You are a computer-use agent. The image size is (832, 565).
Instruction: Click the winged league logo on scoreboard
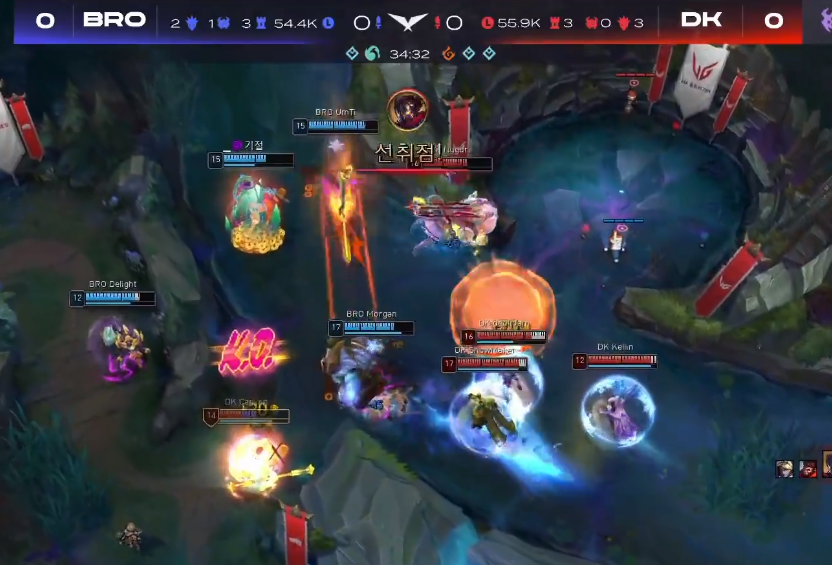pos(408,22)
